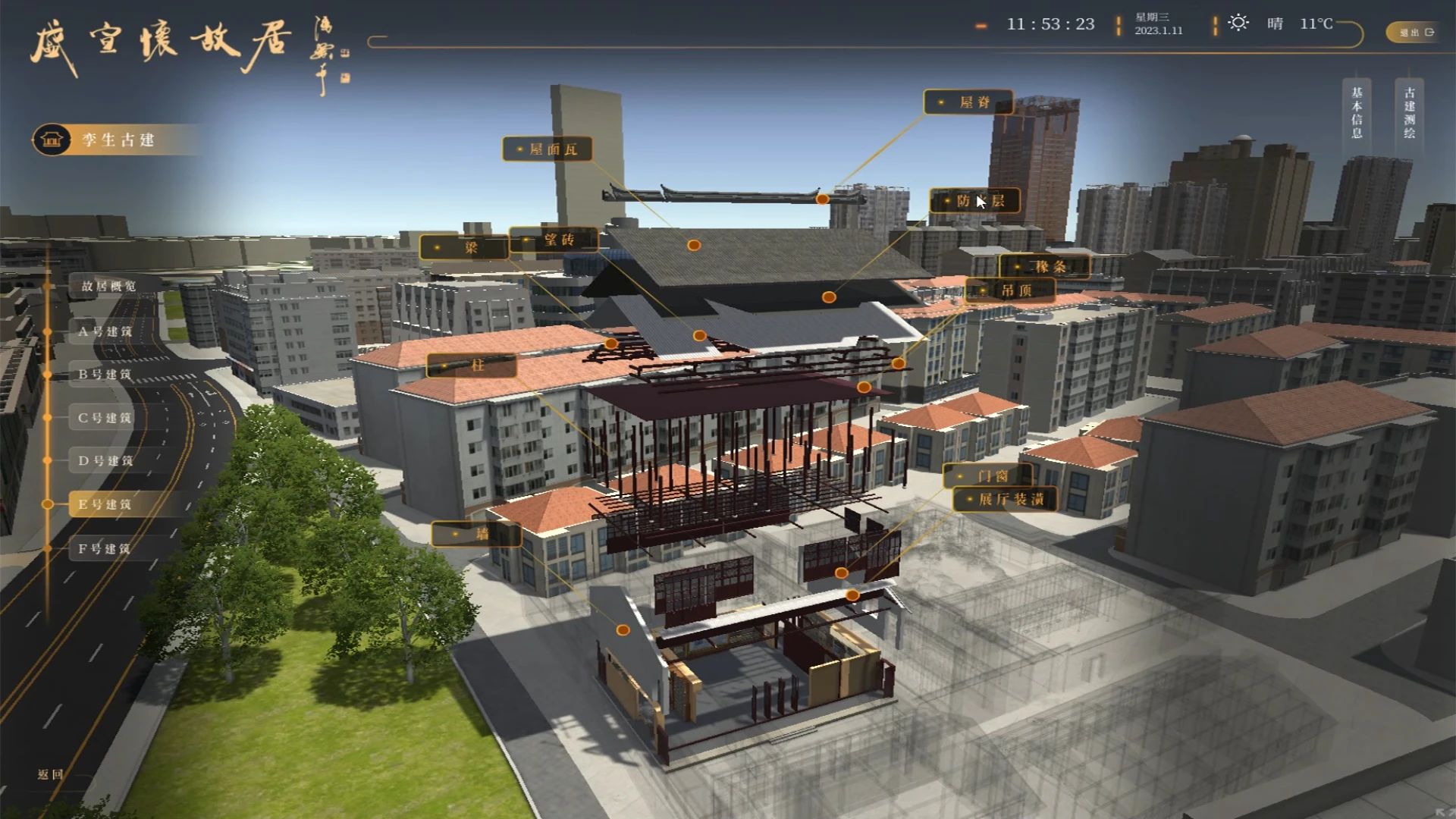
Task: Open F号建筑
Action: coord(105,548)
